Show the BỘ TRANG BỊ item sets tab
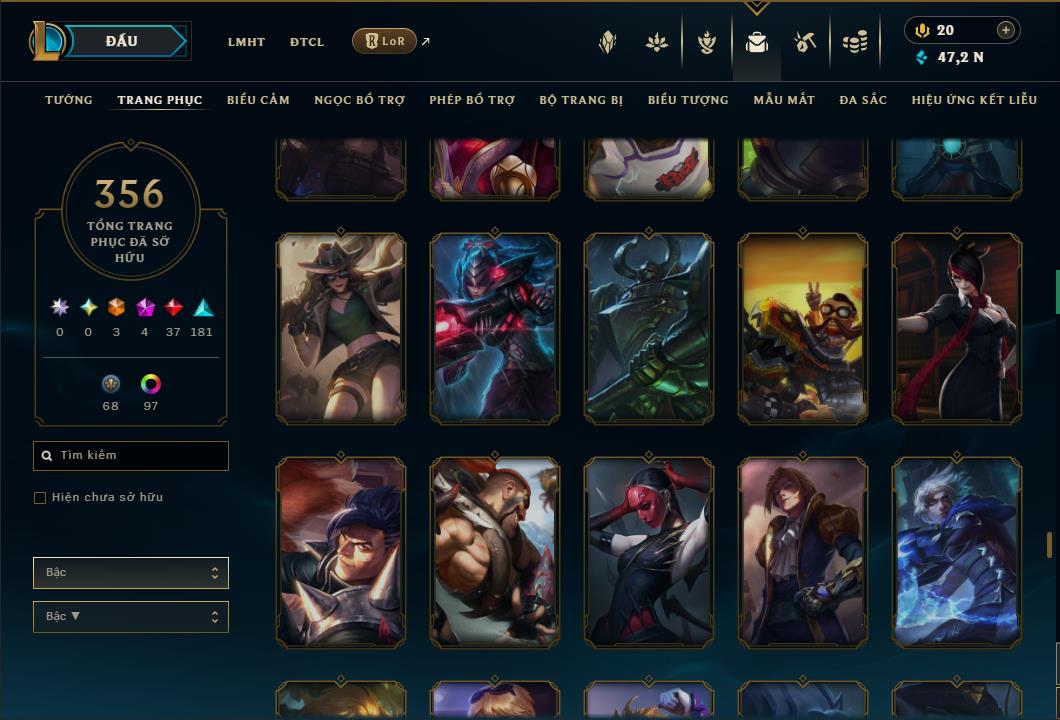Viewport: 1060px width, 720px height. (x=581, y=100)
